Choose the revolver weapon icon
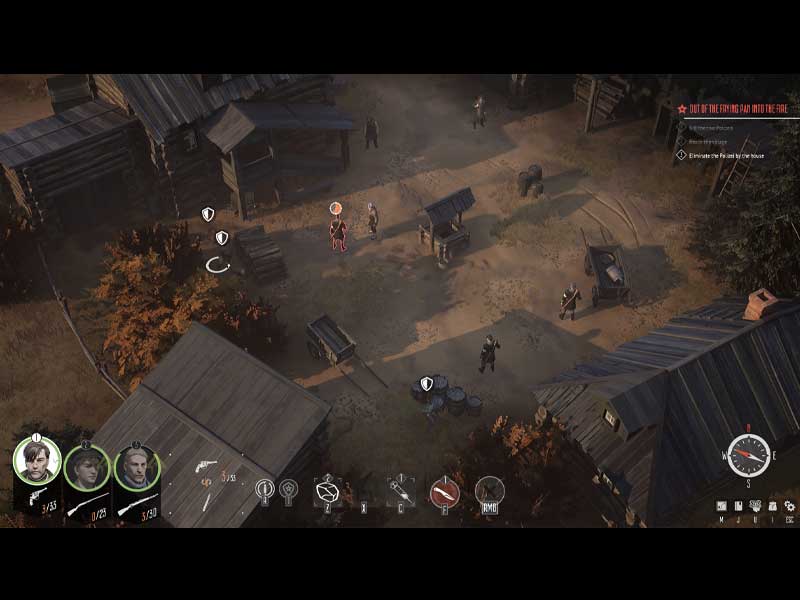Image resolution: width=800 pixels, height=600 pixels. tap(205, 467)
